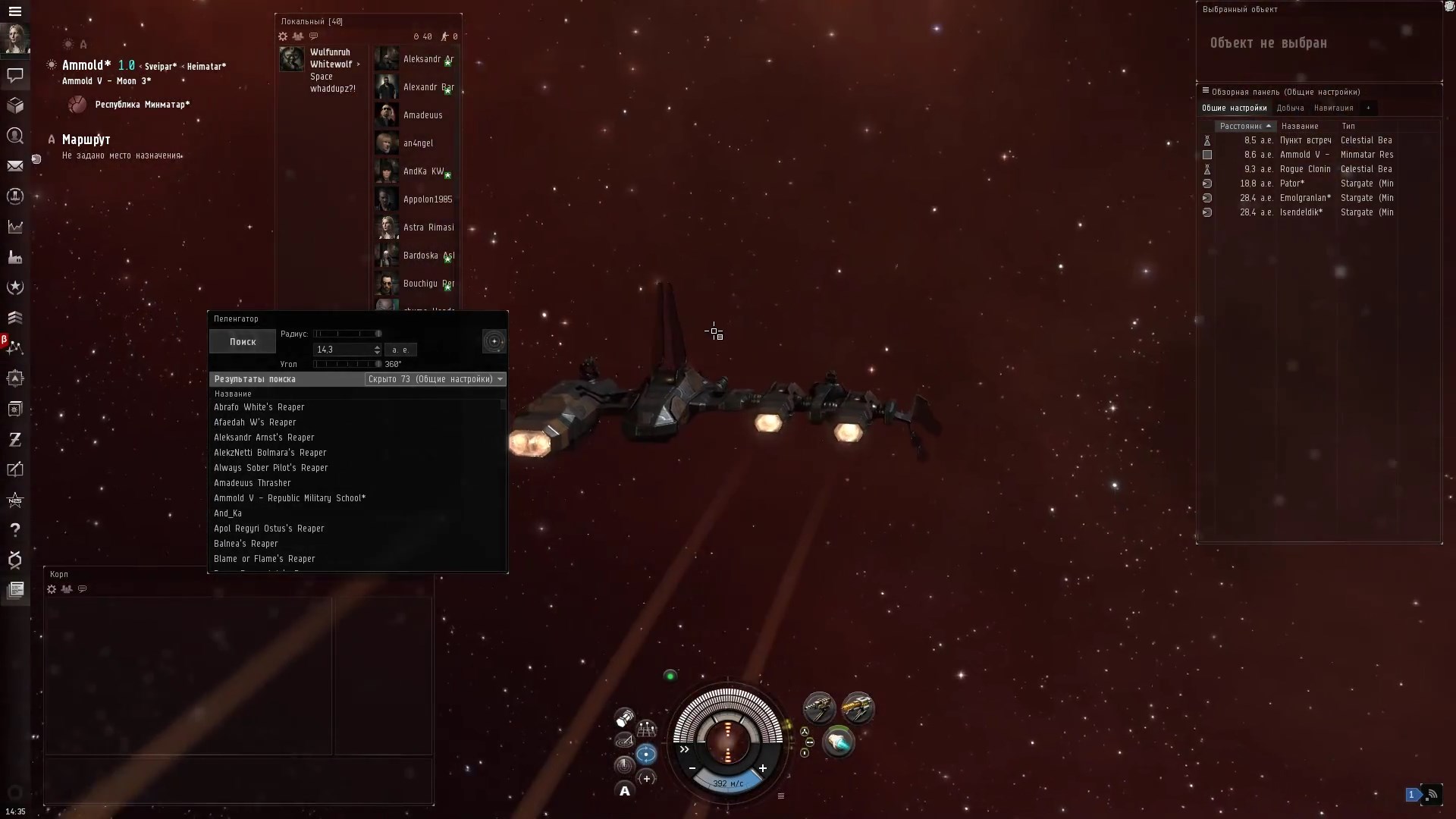Sort overview by the Расстояние column header
1456x819 pixels.
(1242, 126)
